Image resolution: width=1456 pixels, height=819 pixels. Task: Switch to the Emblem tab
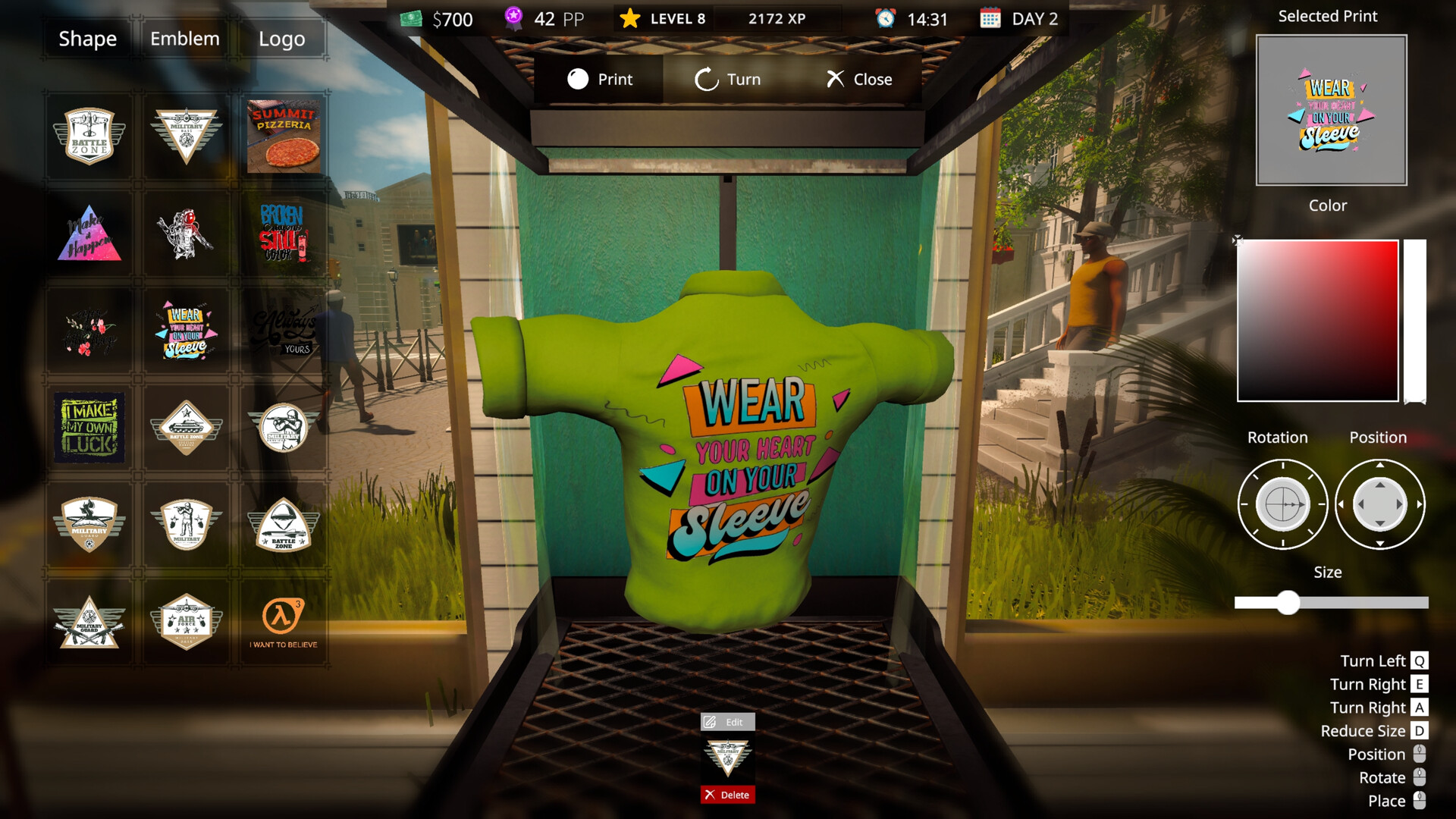(184, 39)
